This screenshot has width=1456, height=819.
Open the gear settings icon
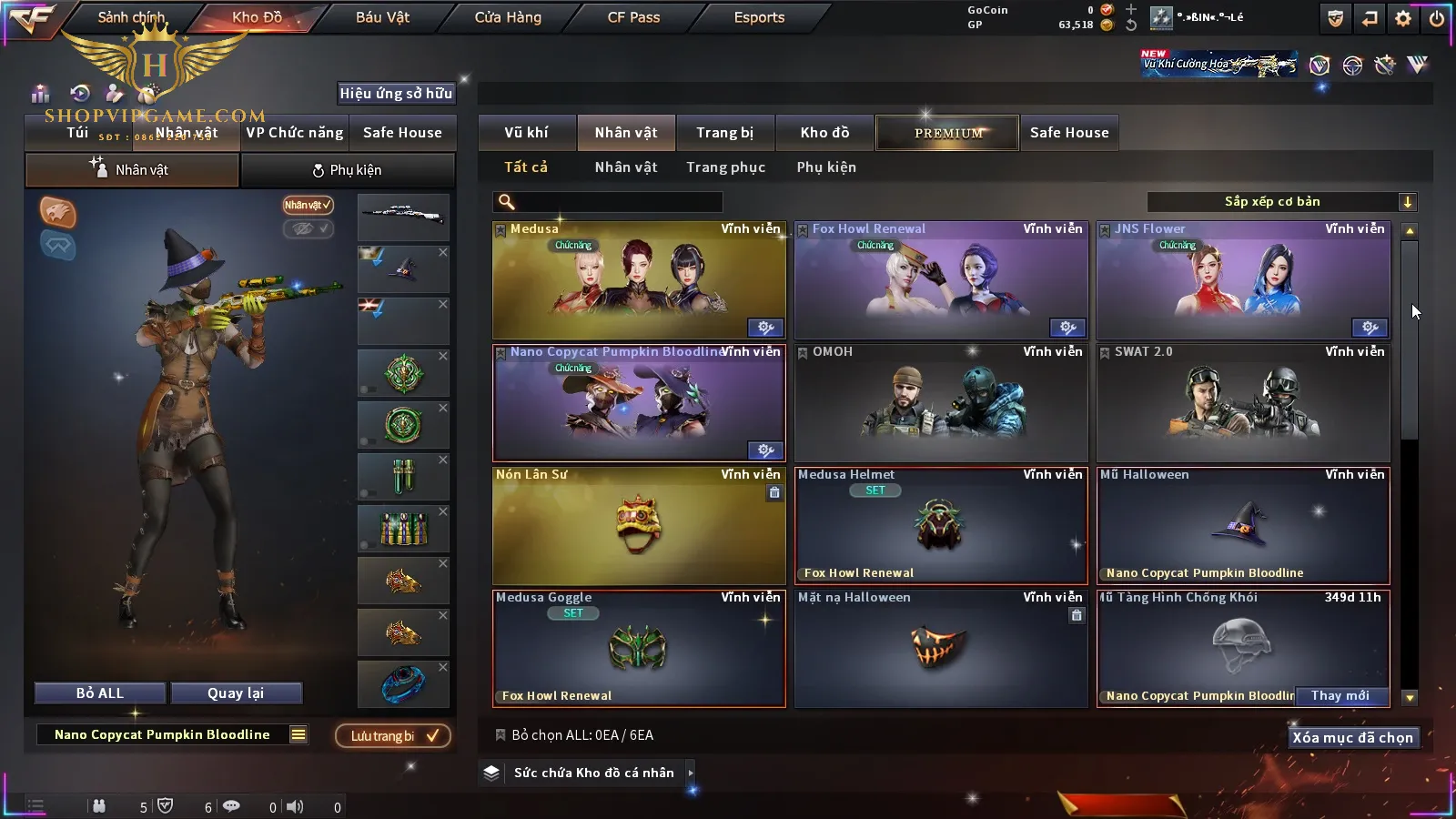pyautogui.click(x=1402, y=18)
